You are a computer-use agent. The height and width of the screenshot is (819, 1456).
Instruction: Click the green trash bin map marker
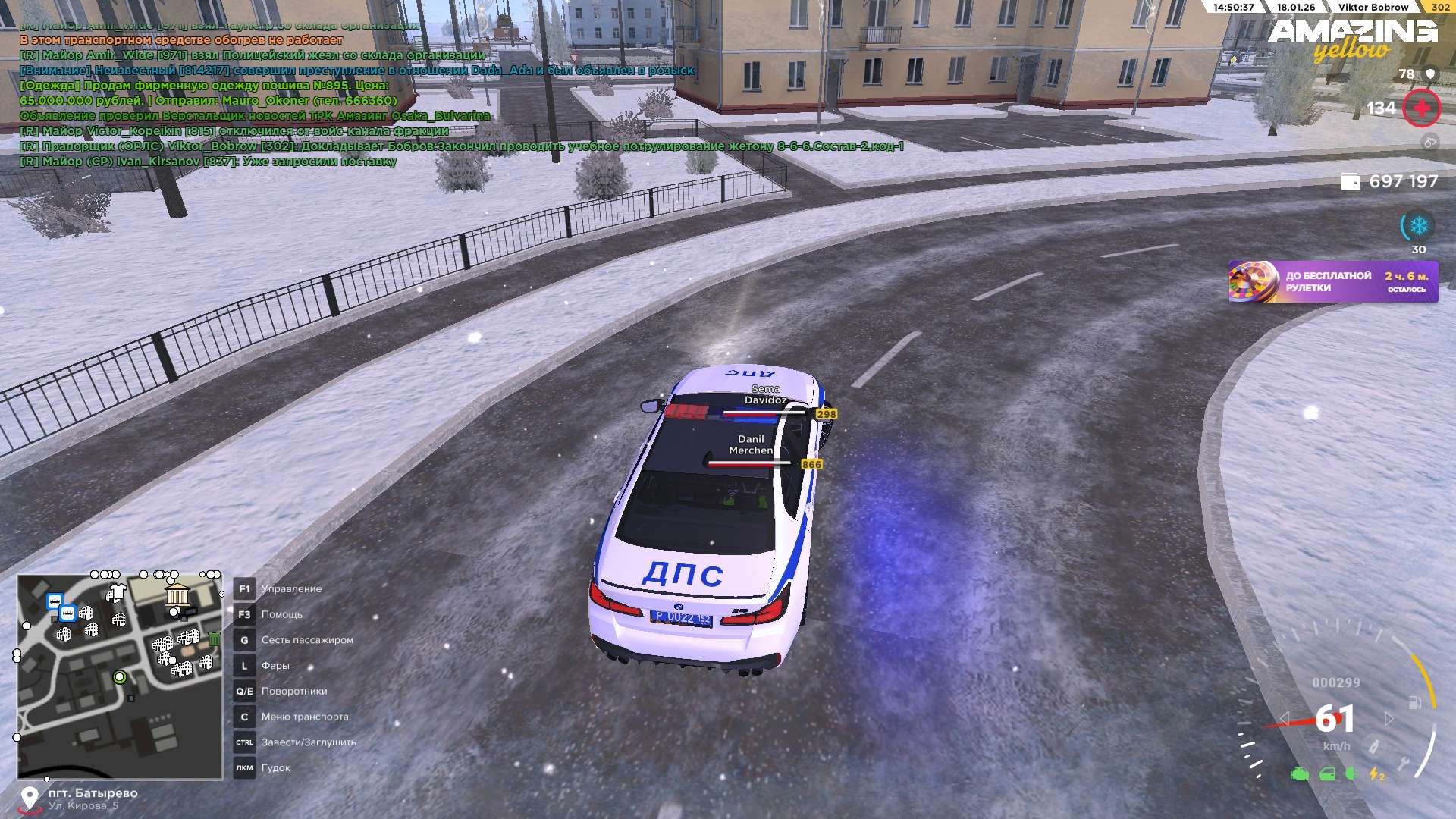tap(215, 639)
